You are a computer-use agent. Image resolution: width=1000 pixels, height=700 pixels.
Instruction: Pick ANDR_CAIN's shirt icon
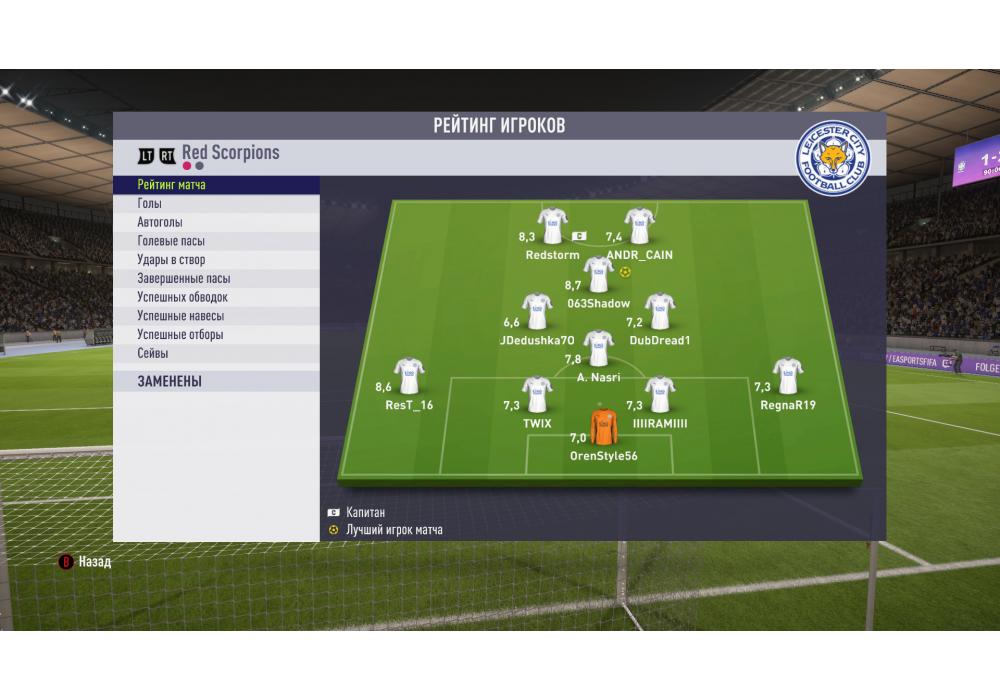(x=639, y=226)
